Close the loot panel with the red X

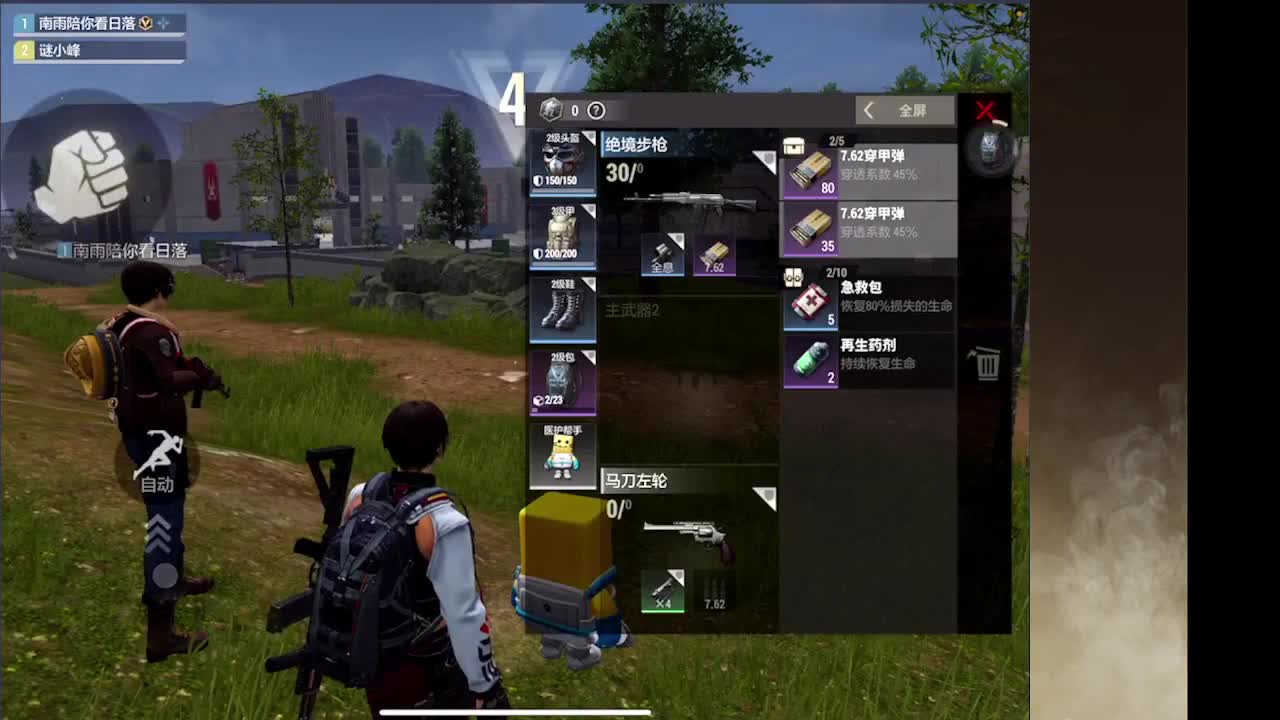tap(986, 112)
